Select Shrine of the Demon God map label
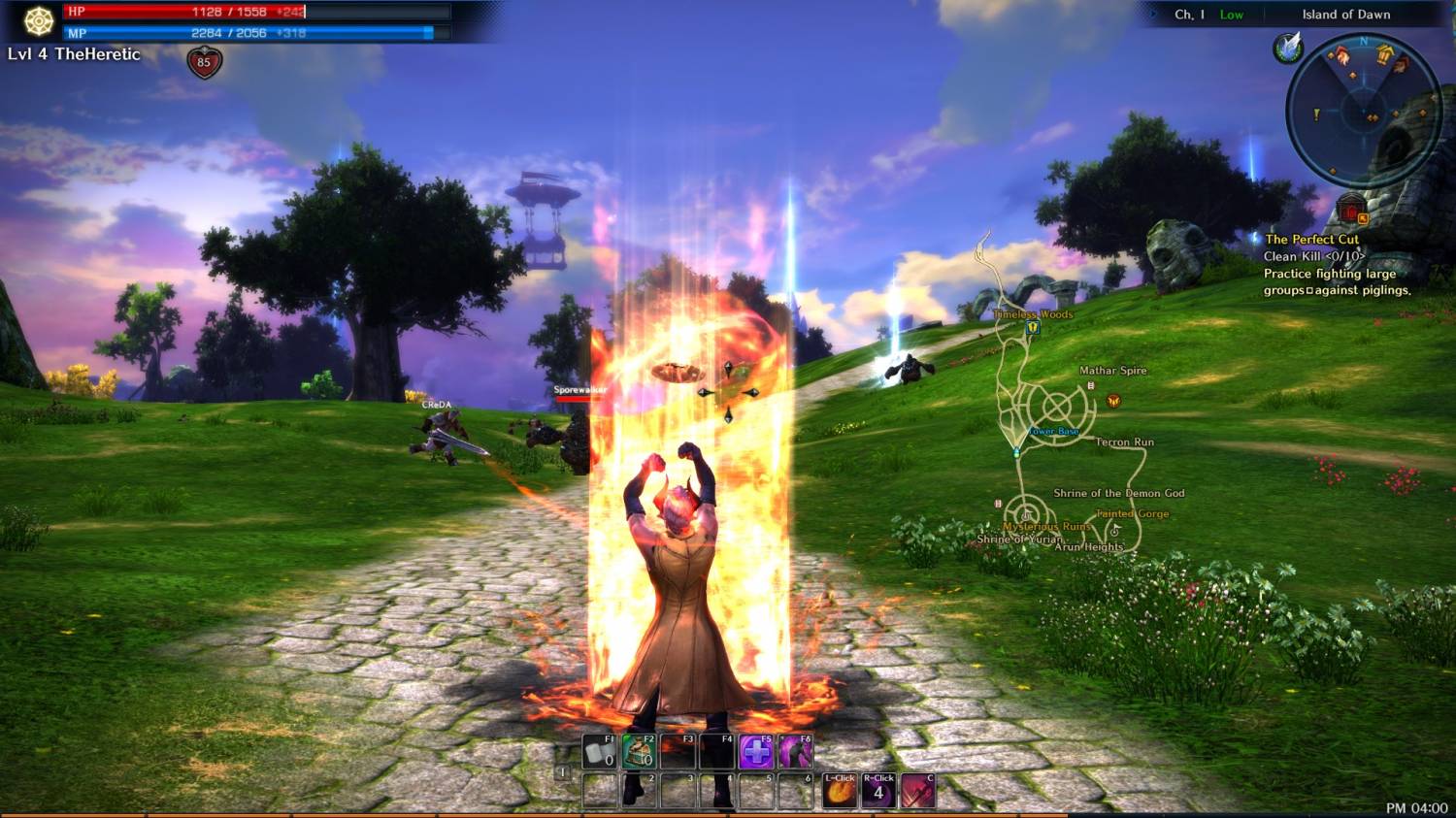 [1118, 493]
